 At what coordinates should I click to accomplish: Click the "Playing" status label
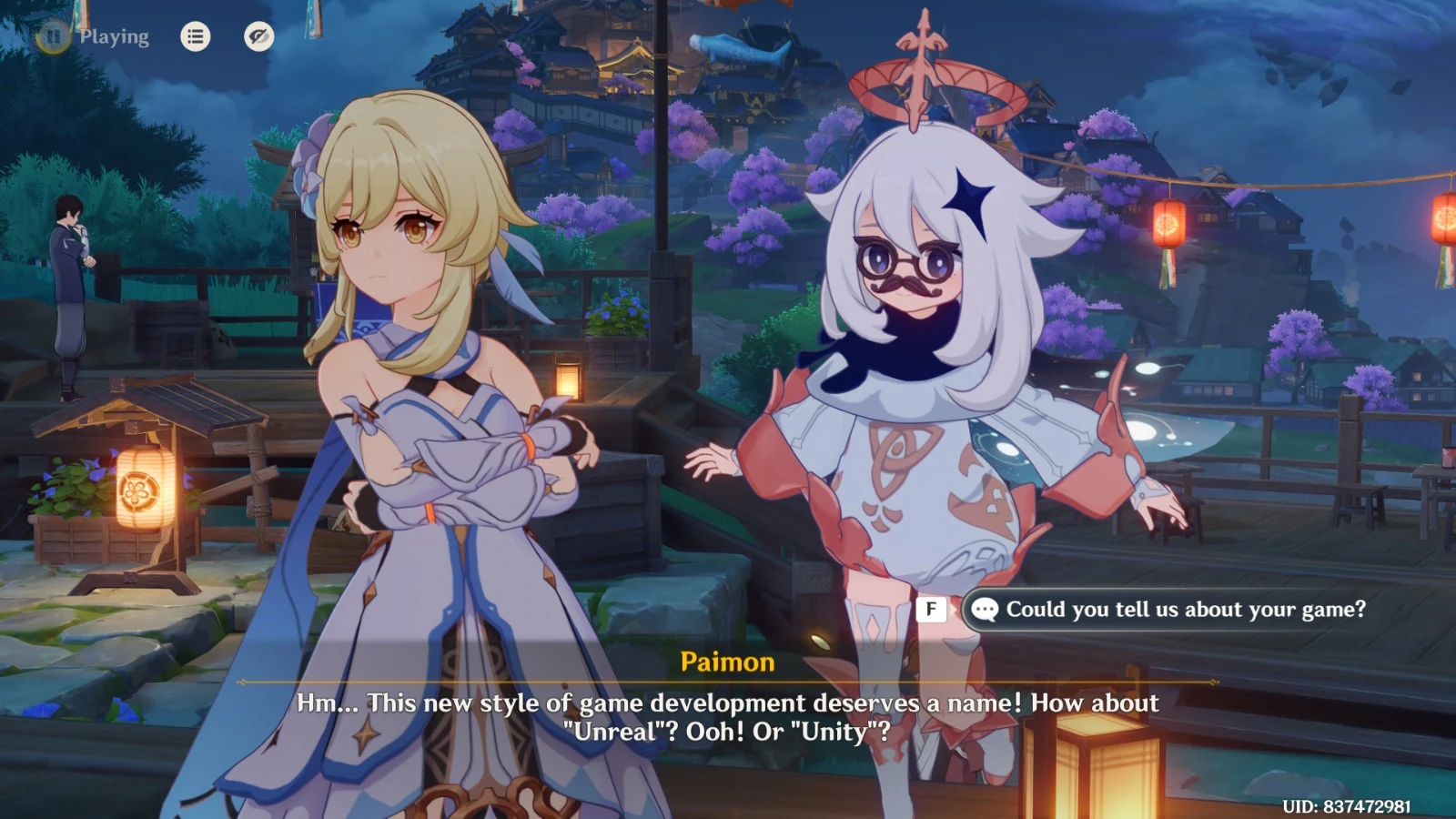point(114,37)
